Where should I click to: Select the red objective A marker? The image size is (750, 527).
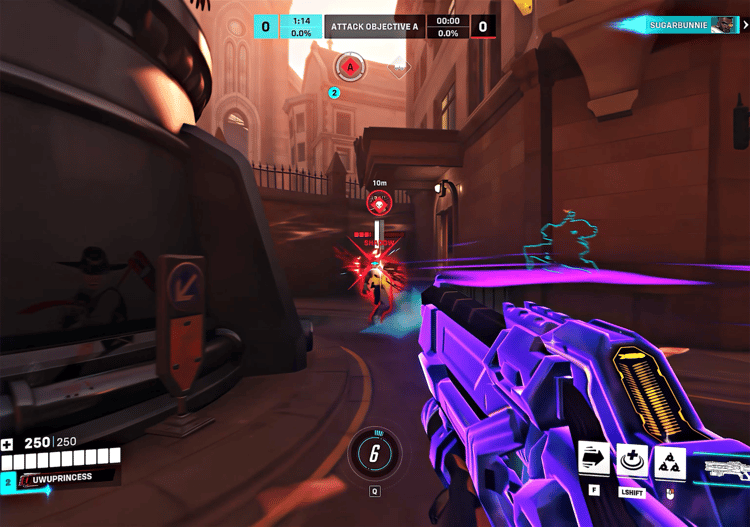click(350, 68)
